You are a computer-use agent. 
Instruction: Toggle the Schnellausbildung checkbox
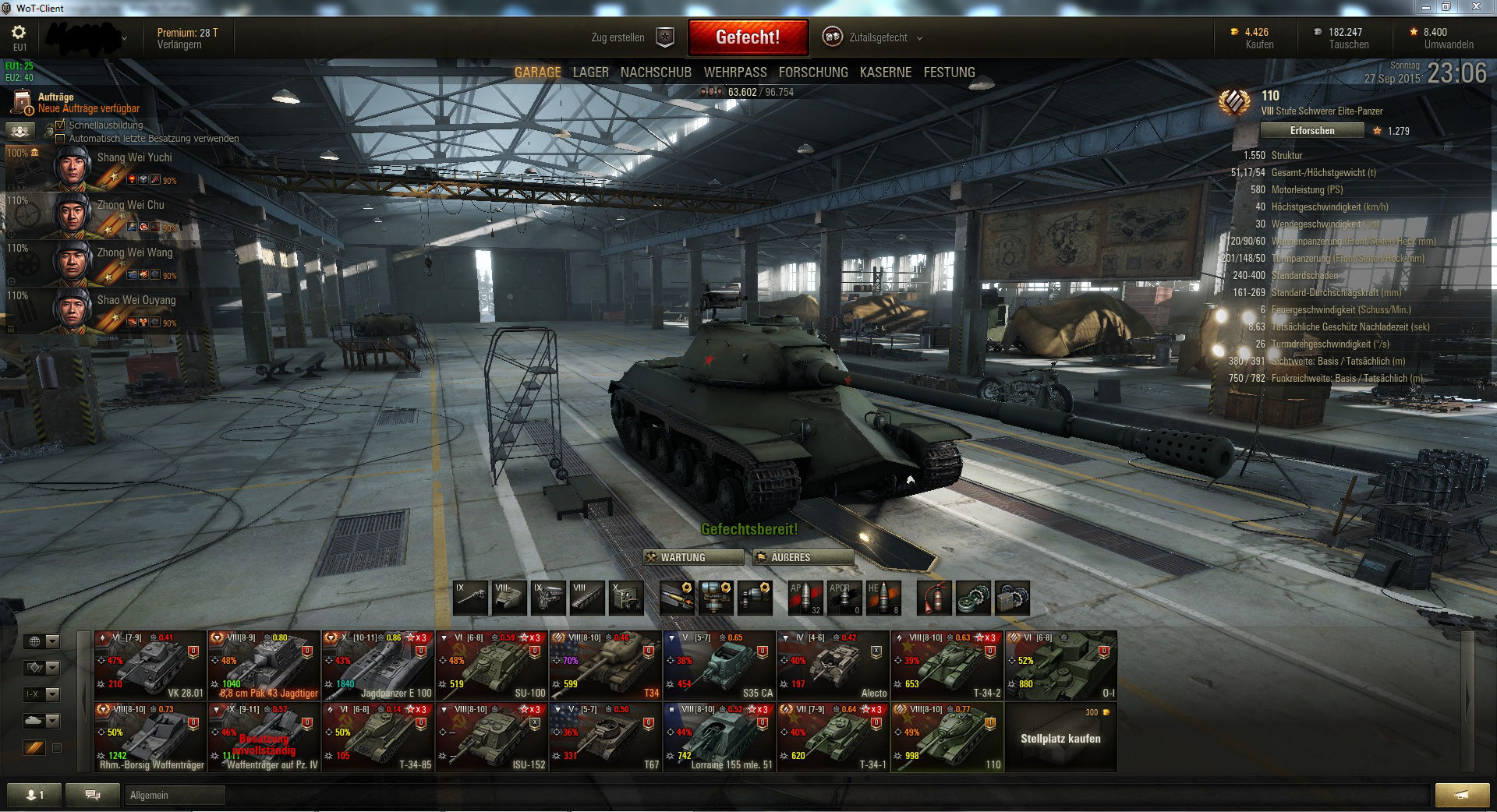(x=61, y=125)
